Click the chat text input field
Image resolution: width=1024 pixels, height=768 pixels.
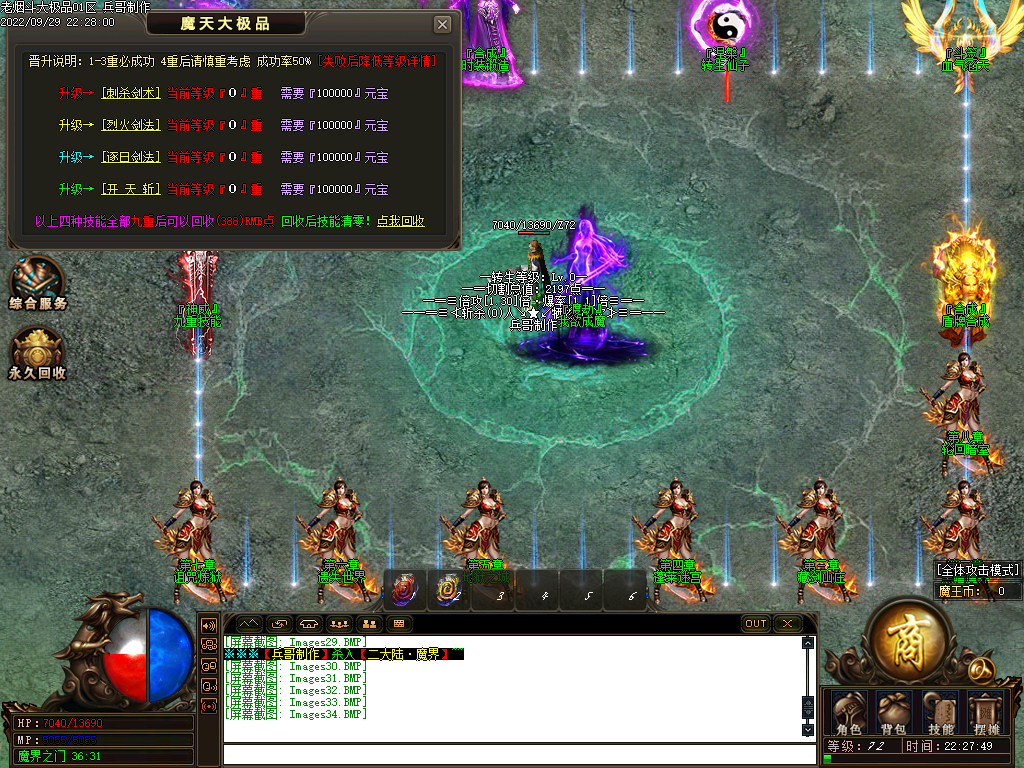tap(510, 753)
